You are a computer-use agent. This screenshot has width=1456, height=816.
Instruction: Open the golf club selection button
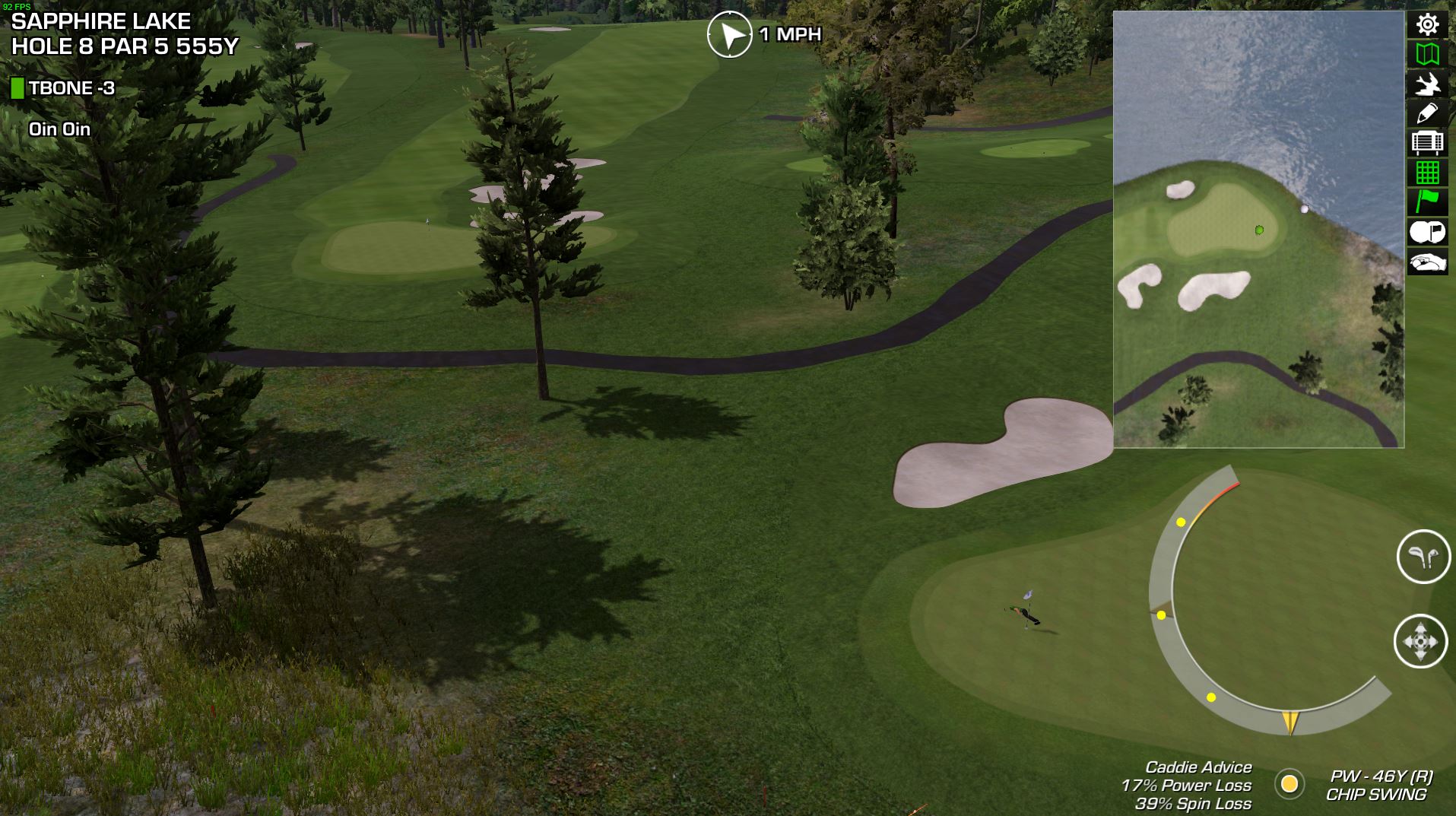1423,557
